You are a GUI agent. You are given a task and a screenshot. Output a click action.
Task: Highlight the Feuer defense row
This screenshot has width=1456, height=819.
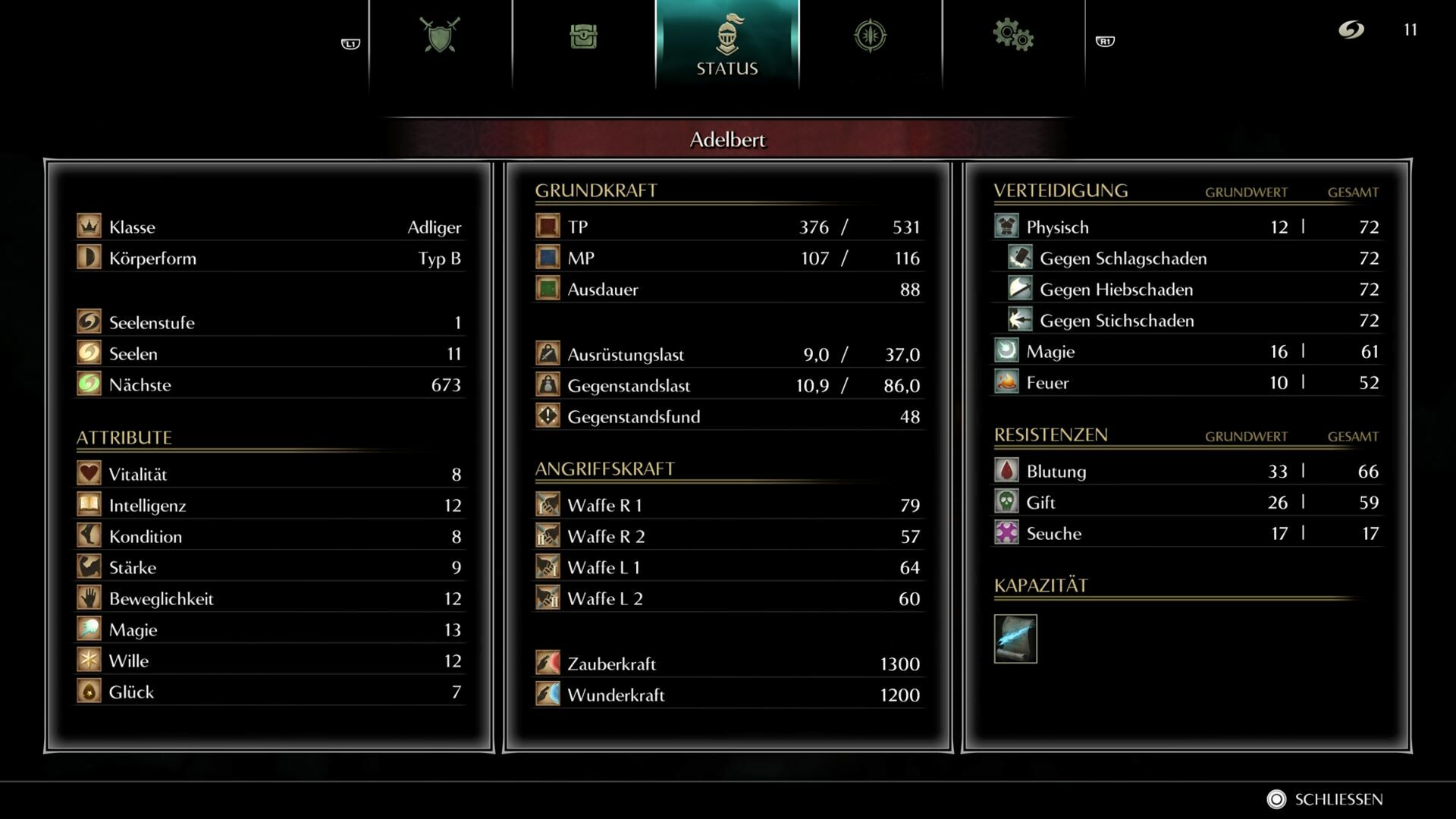tap(1186, 382)
